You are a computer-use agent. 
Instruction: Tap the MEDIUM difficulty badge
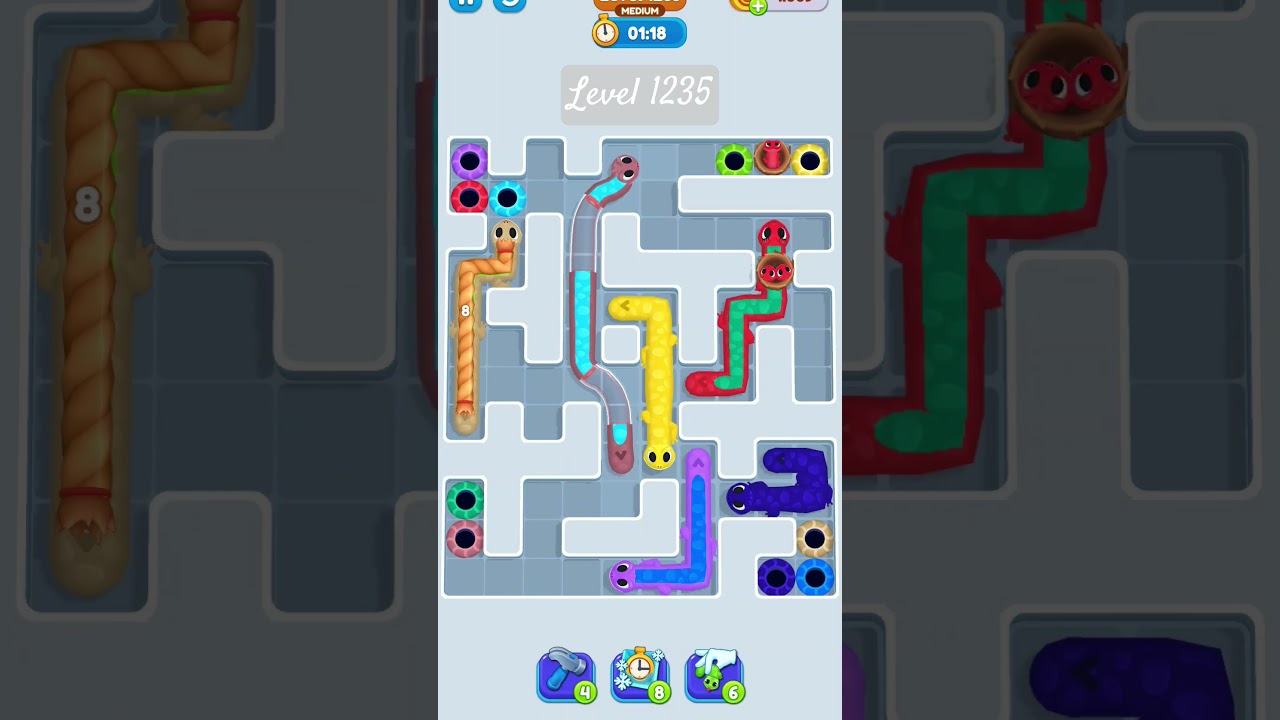[640, 10]
